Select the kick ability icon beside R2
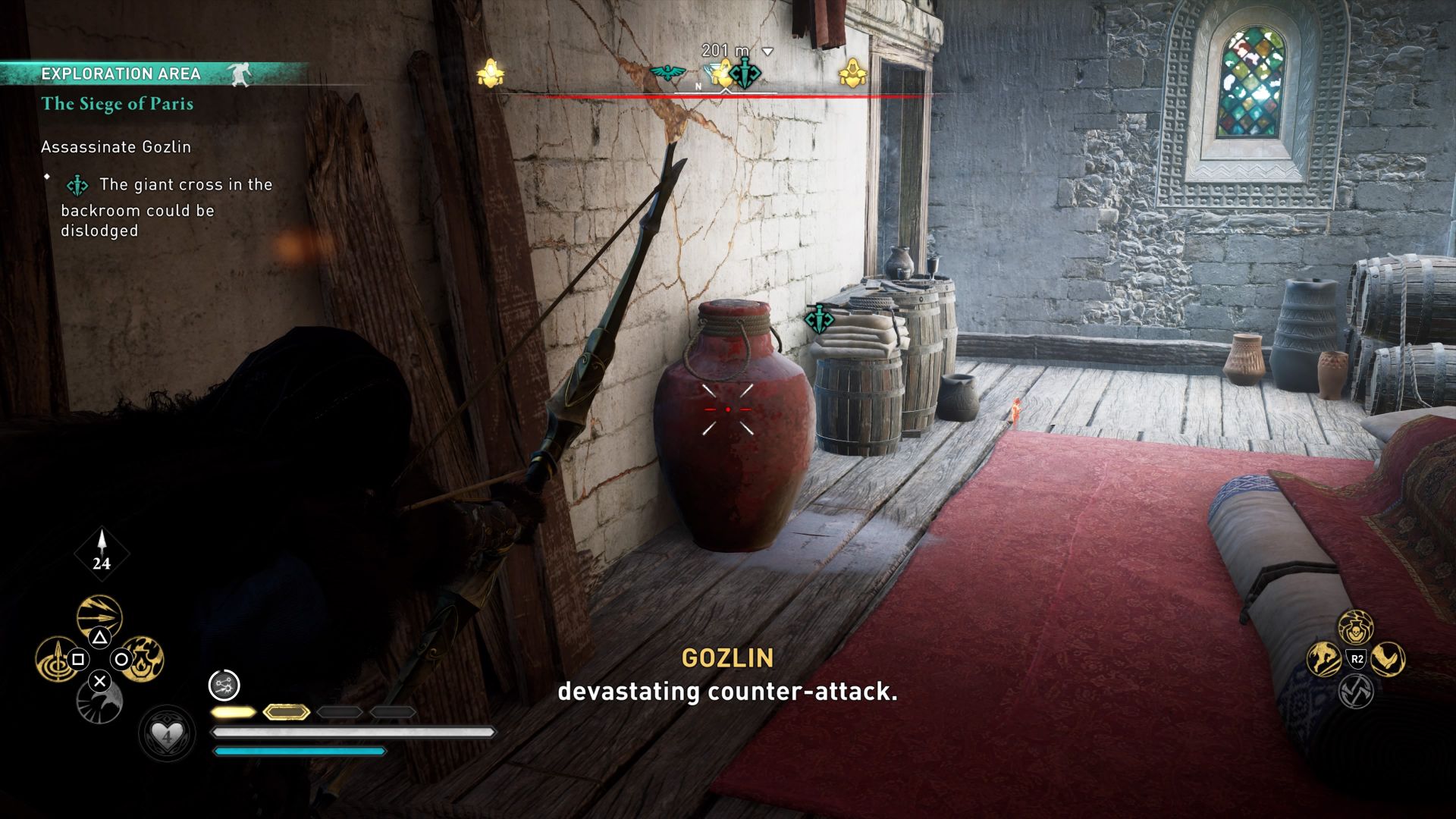The width and height of the screenshot is (1456, 819). 1388,658
